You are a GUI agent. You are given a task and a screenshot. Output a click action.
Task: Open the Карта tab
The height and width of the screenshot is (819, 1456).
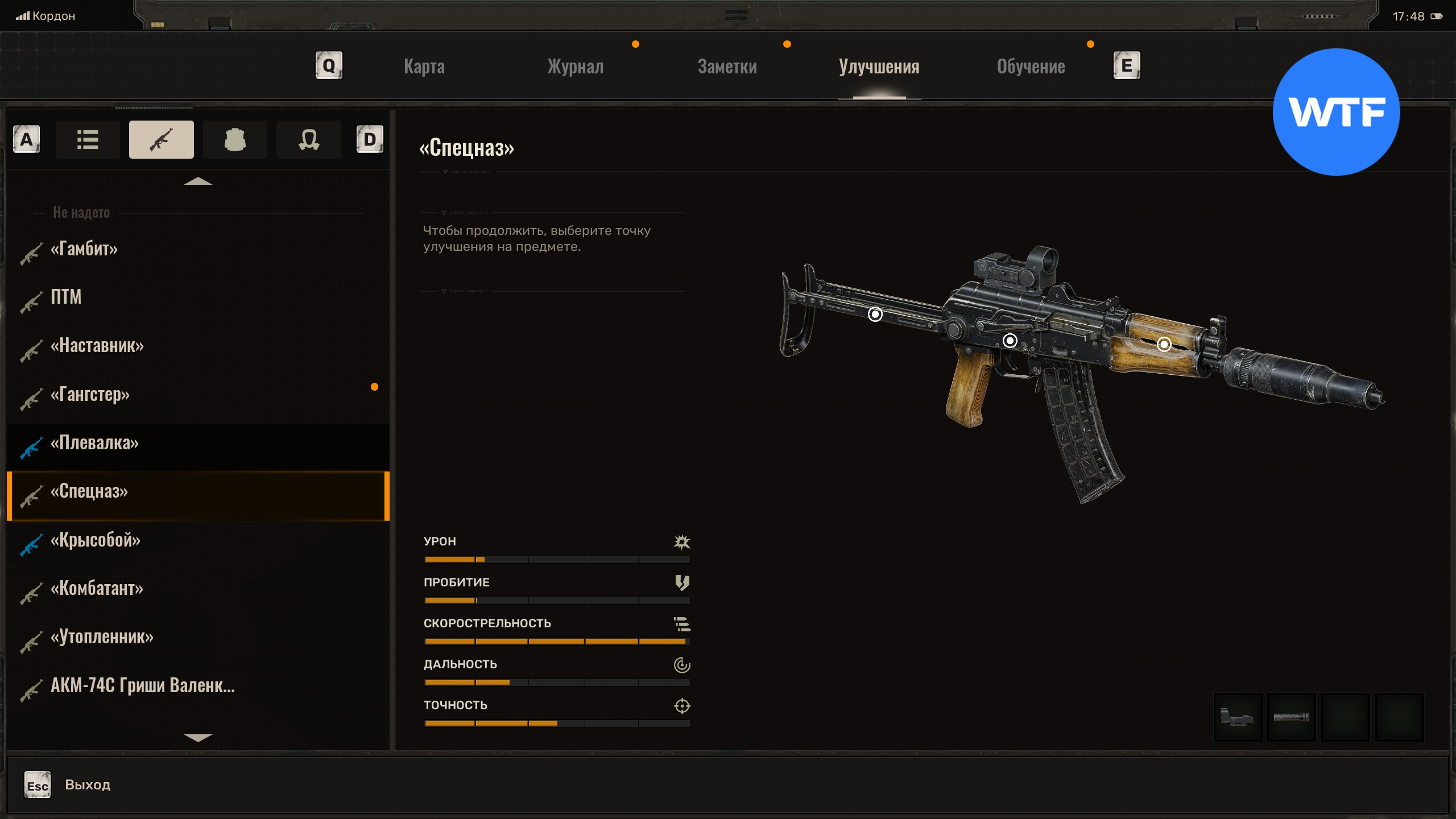(x=424, y=67)
